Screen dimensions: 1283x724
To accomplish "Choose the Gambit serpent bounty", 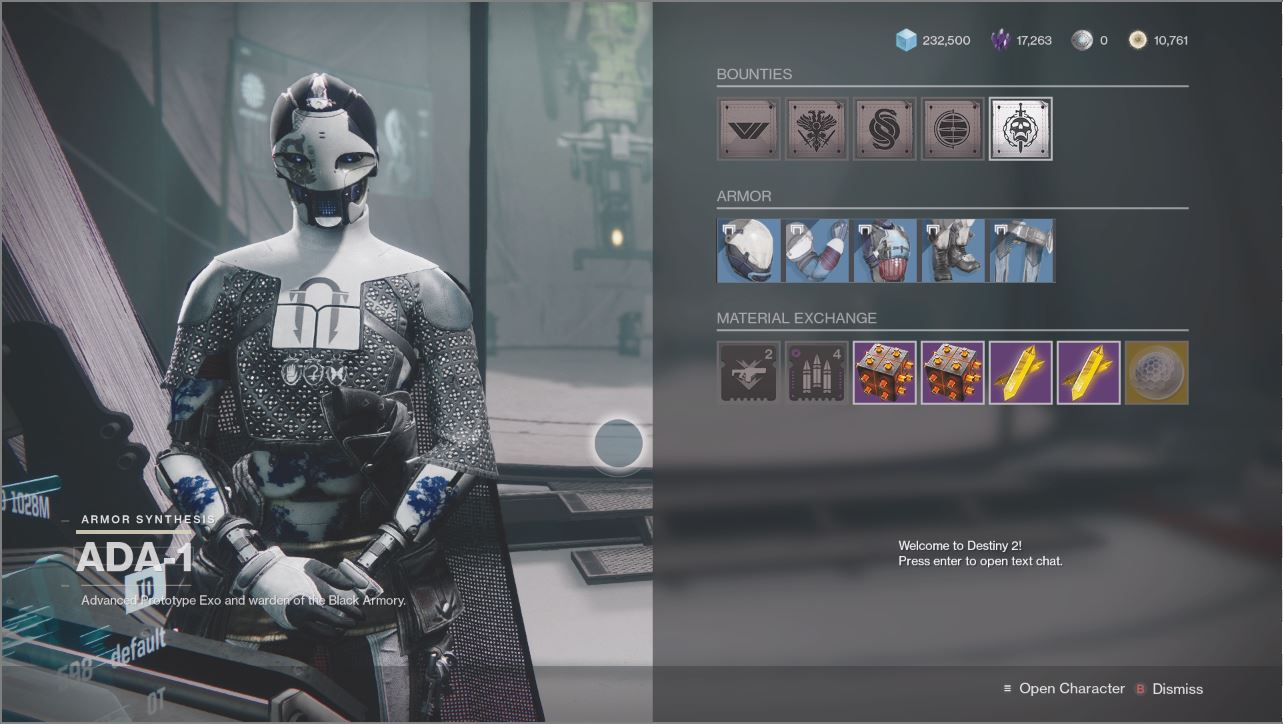I will point(885,129).
